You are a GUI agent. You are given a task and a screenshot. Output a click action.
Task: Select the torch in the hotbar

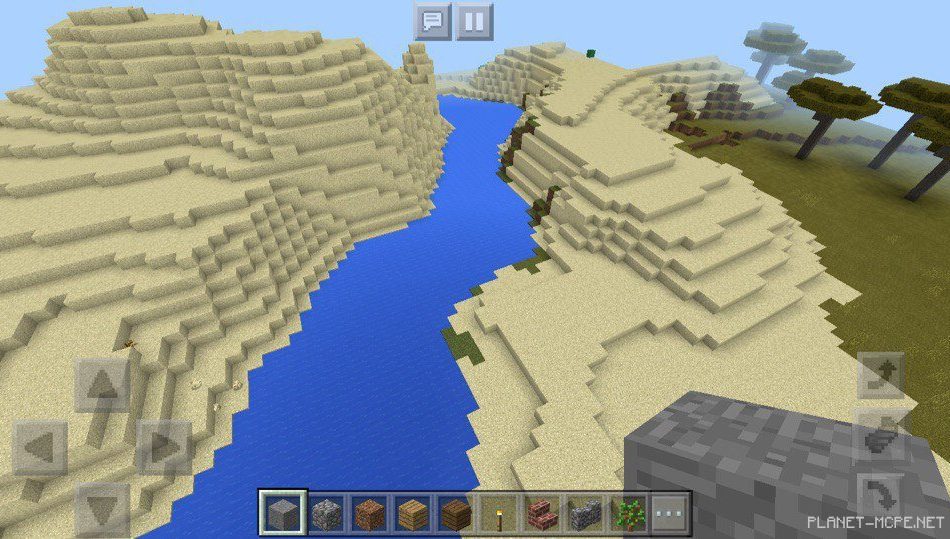tap(498, 514)
